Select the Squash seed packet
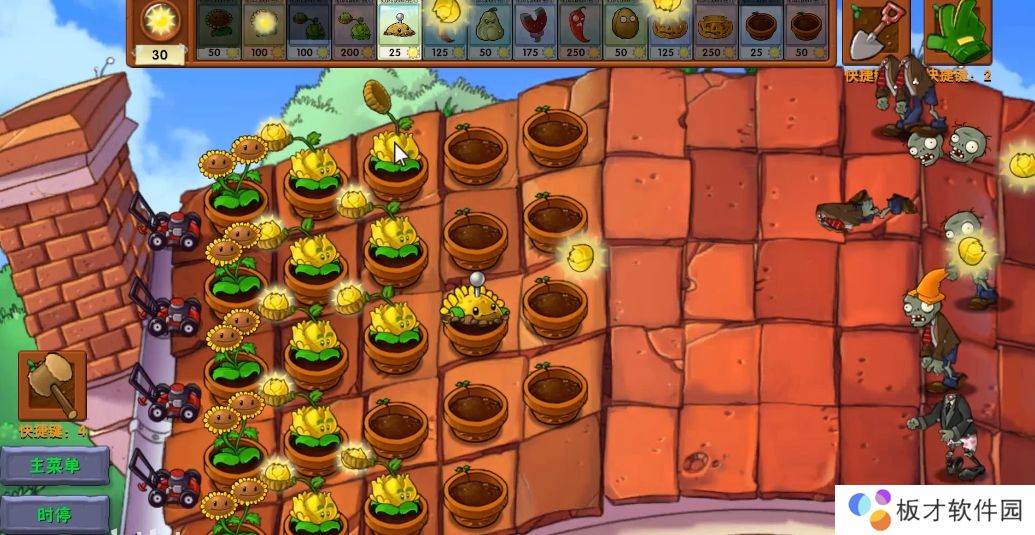 pyautogui.click(x=490, y=30)
